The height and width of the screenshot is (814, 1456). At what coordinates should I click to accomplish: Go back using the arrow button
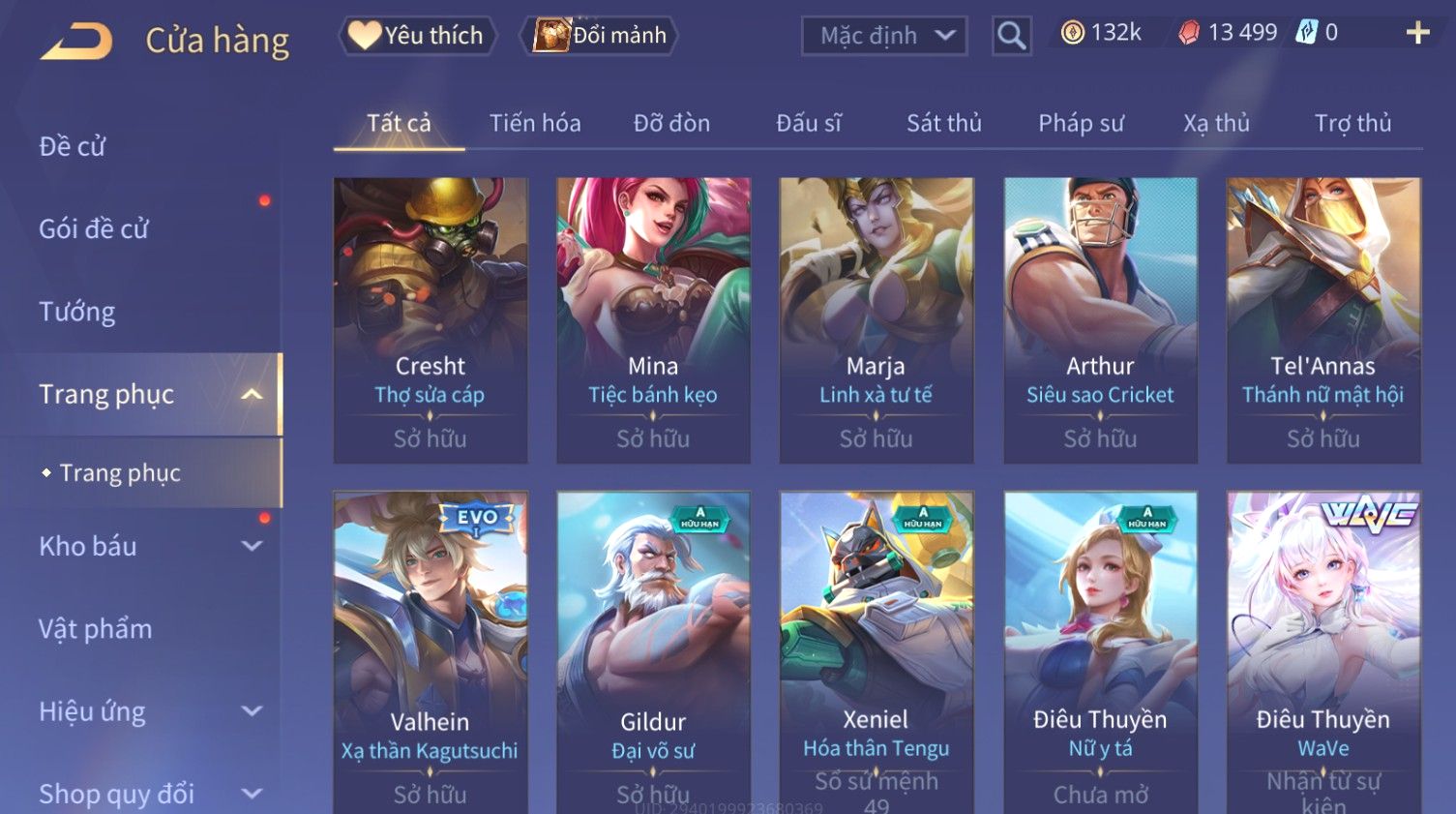tap(76, 41)
